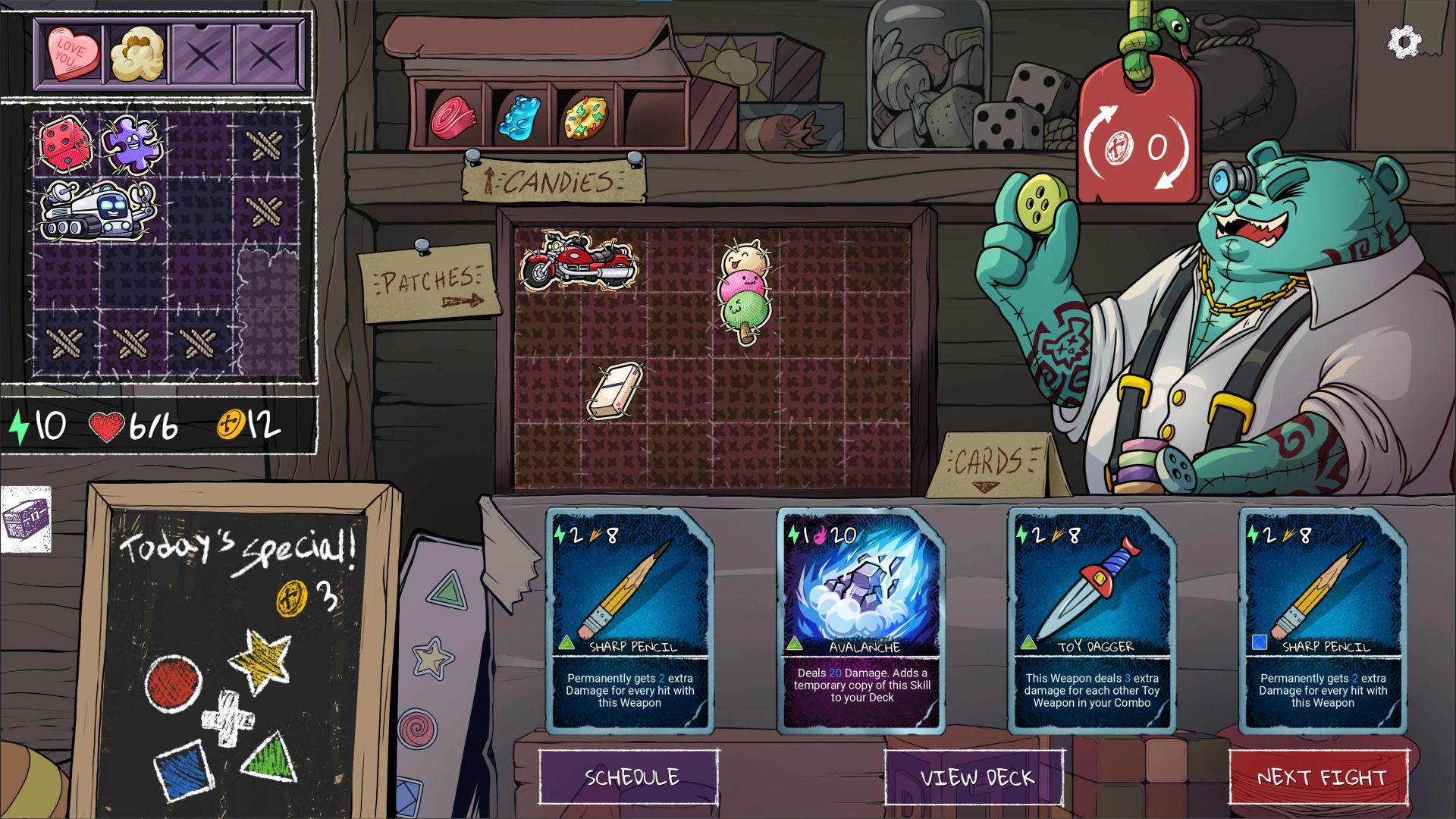This screenshot has width=1456, height=819.
Task: Select the three-scoop dango patch in shop
Action: coord(745,292)
